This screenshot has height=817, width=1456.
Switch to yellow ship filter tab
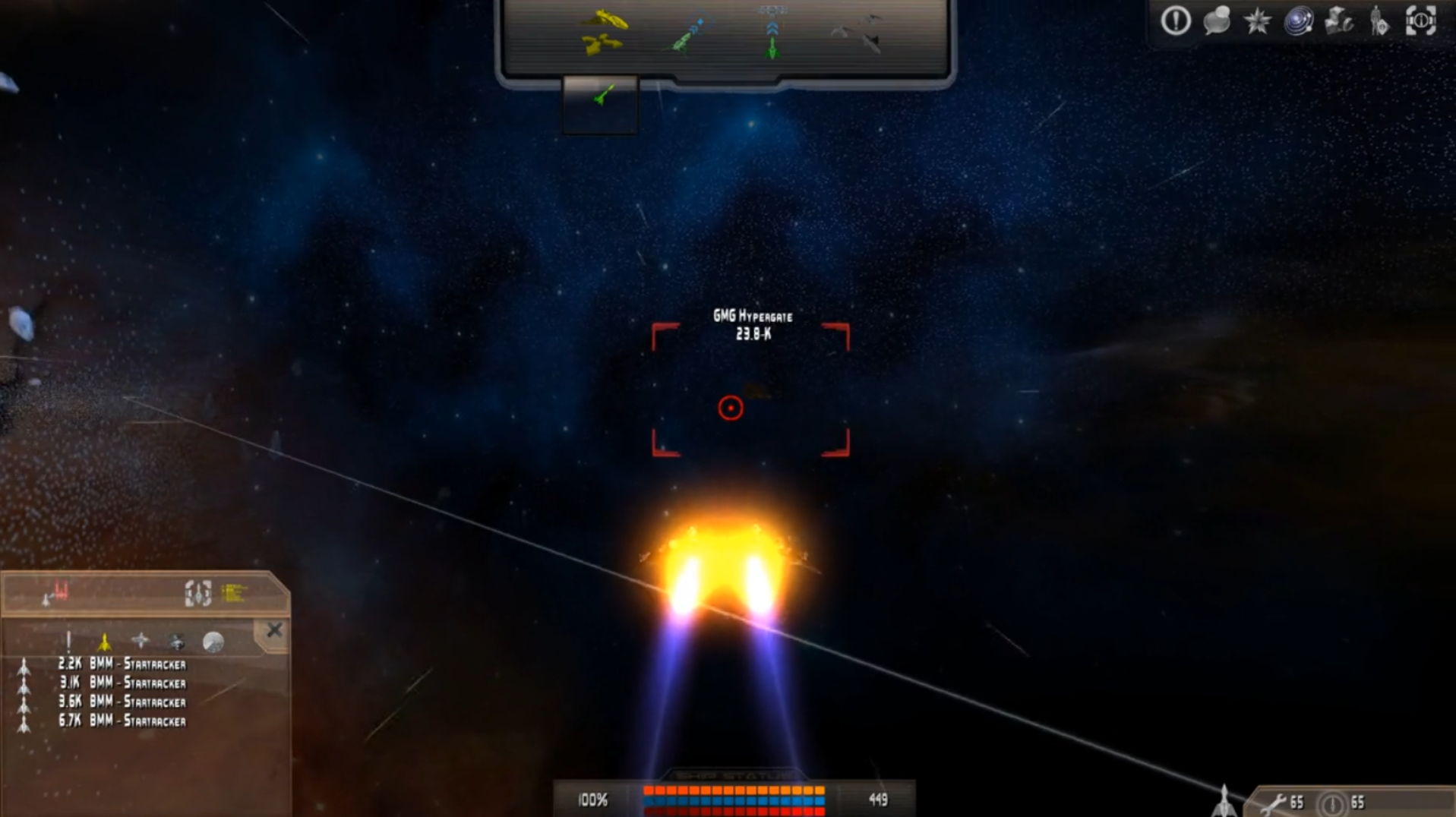[105, 642]
